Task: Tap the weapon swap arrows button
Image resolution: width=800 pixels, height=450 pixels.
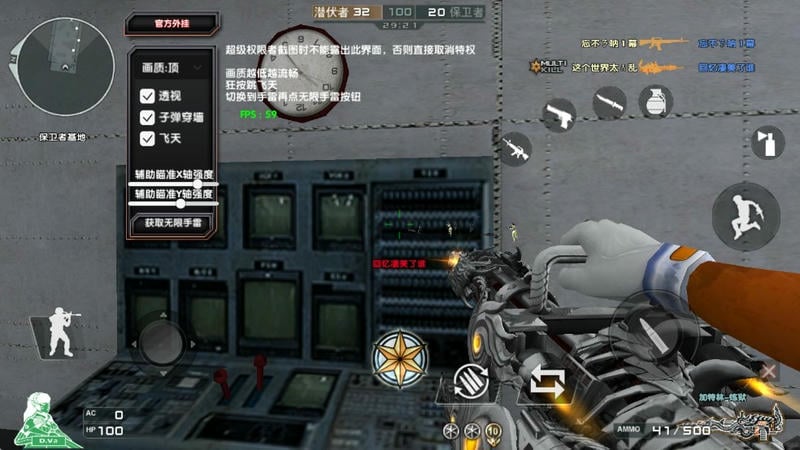Action: [548, 383]
